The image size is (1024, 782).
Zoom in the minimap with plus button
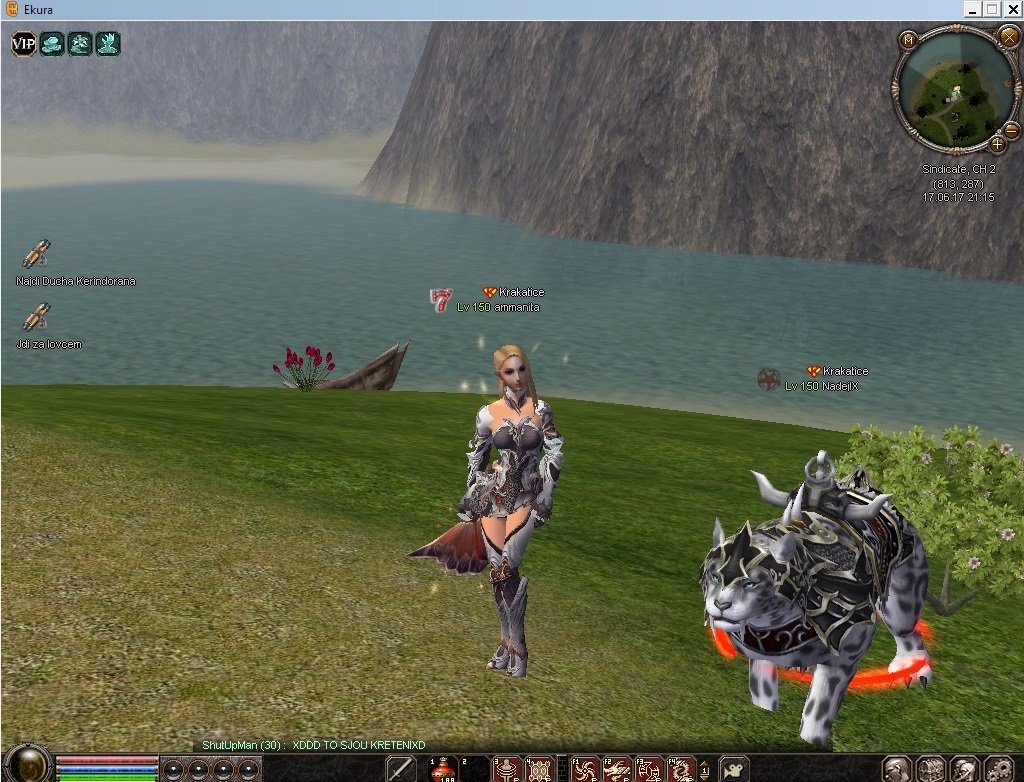[996, 144]
